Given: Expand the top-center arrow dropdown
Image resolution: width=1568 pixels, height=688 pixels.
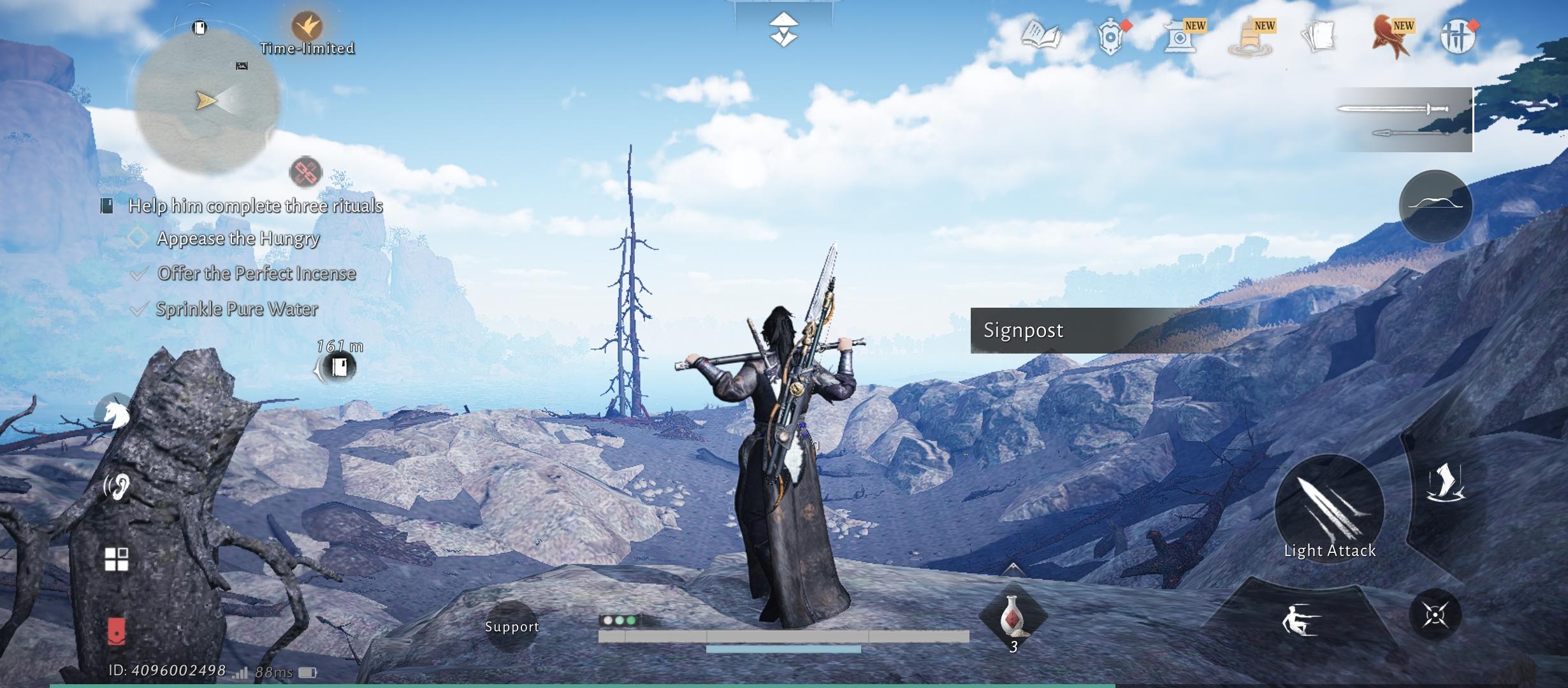Looking at the screenshot, I should (783, 29).
